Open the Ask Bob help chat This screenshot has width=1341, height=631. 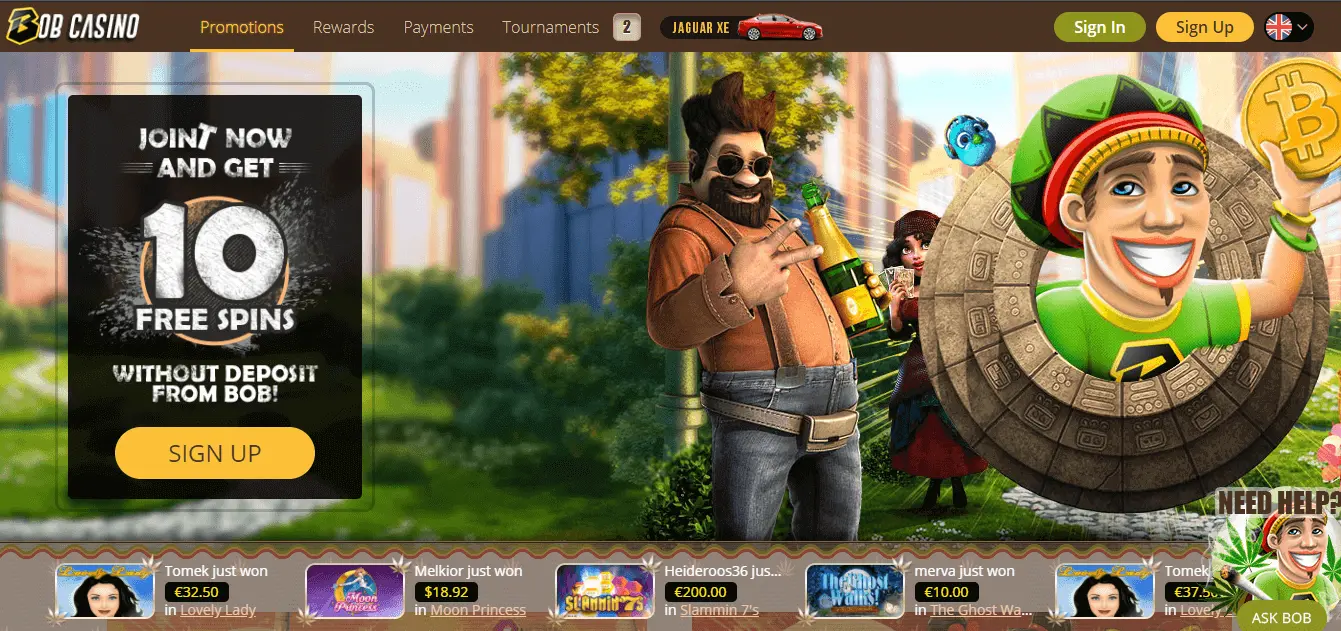tap(1281, 617)
